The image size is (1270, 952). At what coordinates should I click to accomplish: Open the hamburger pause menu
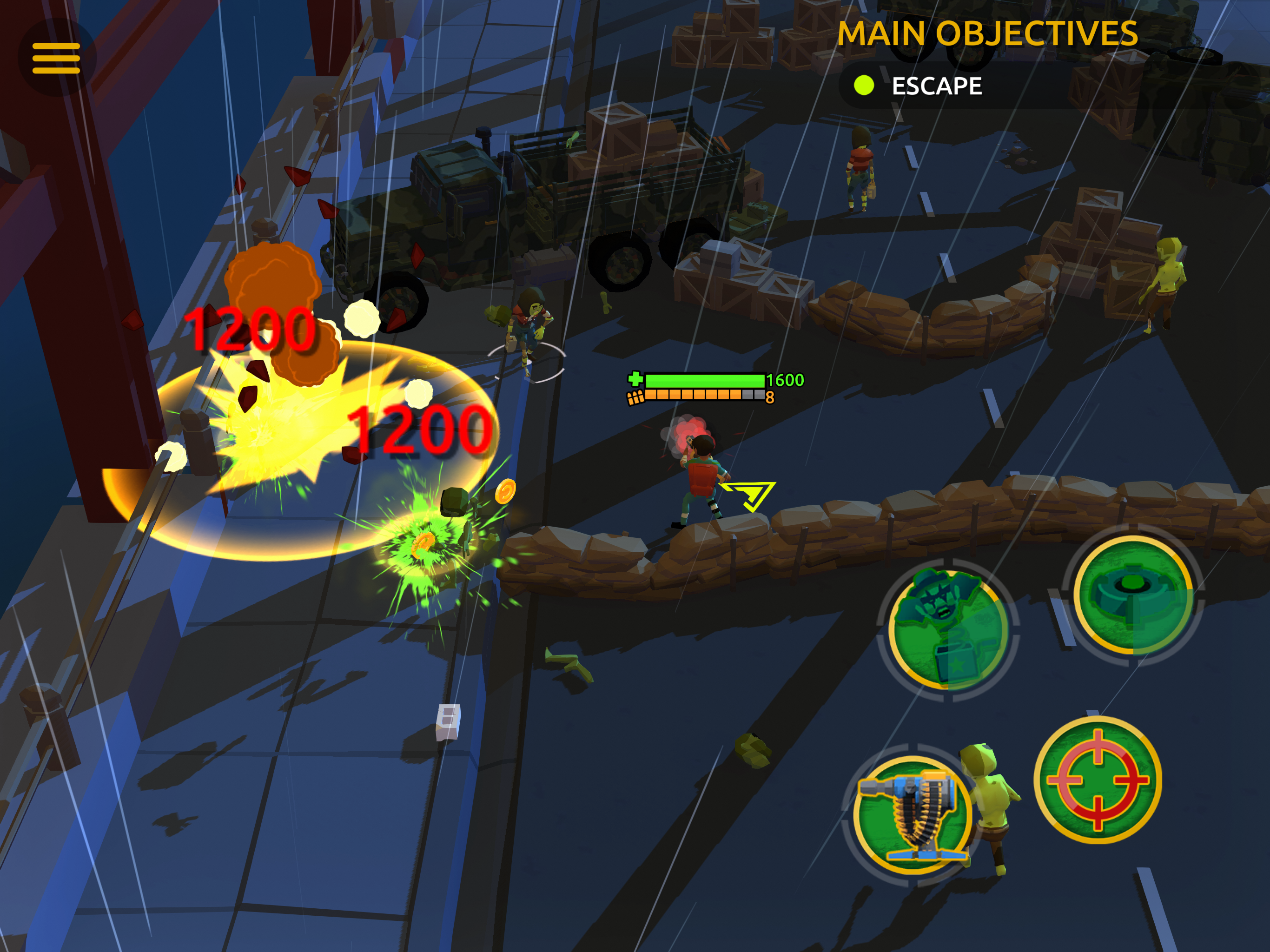(x=56, y=58)
